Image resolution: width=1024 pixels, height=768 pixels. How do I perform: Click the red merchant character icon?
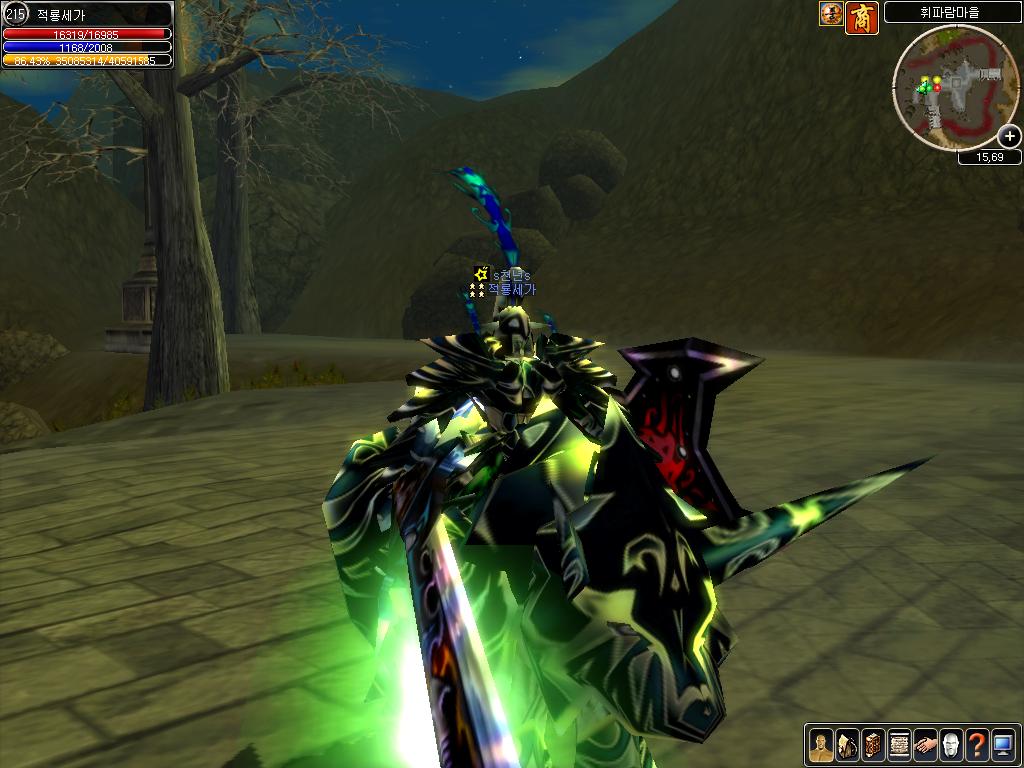(x=862, y=17)
